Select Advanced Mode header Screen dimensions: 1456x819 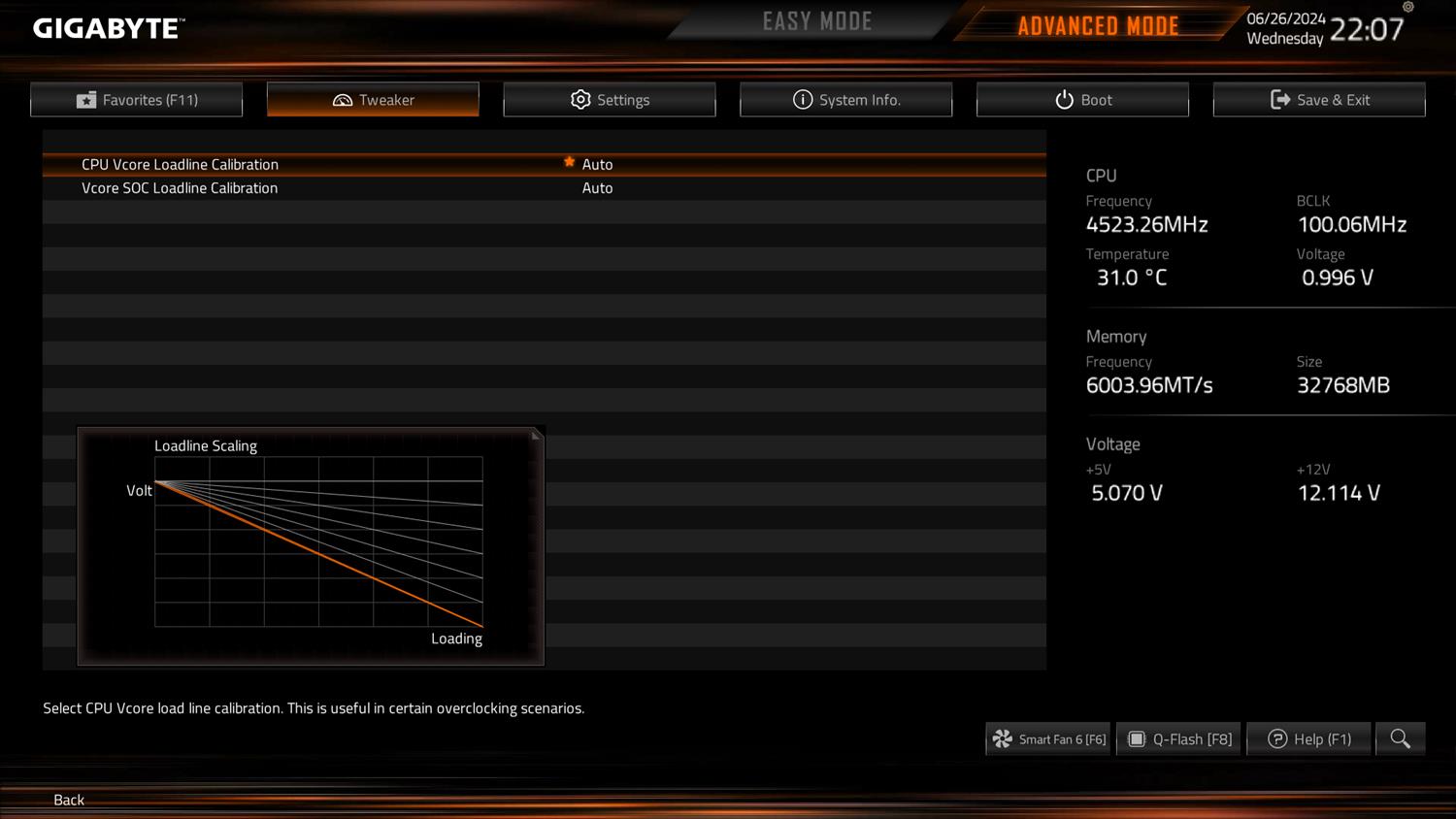(1098, 26)
